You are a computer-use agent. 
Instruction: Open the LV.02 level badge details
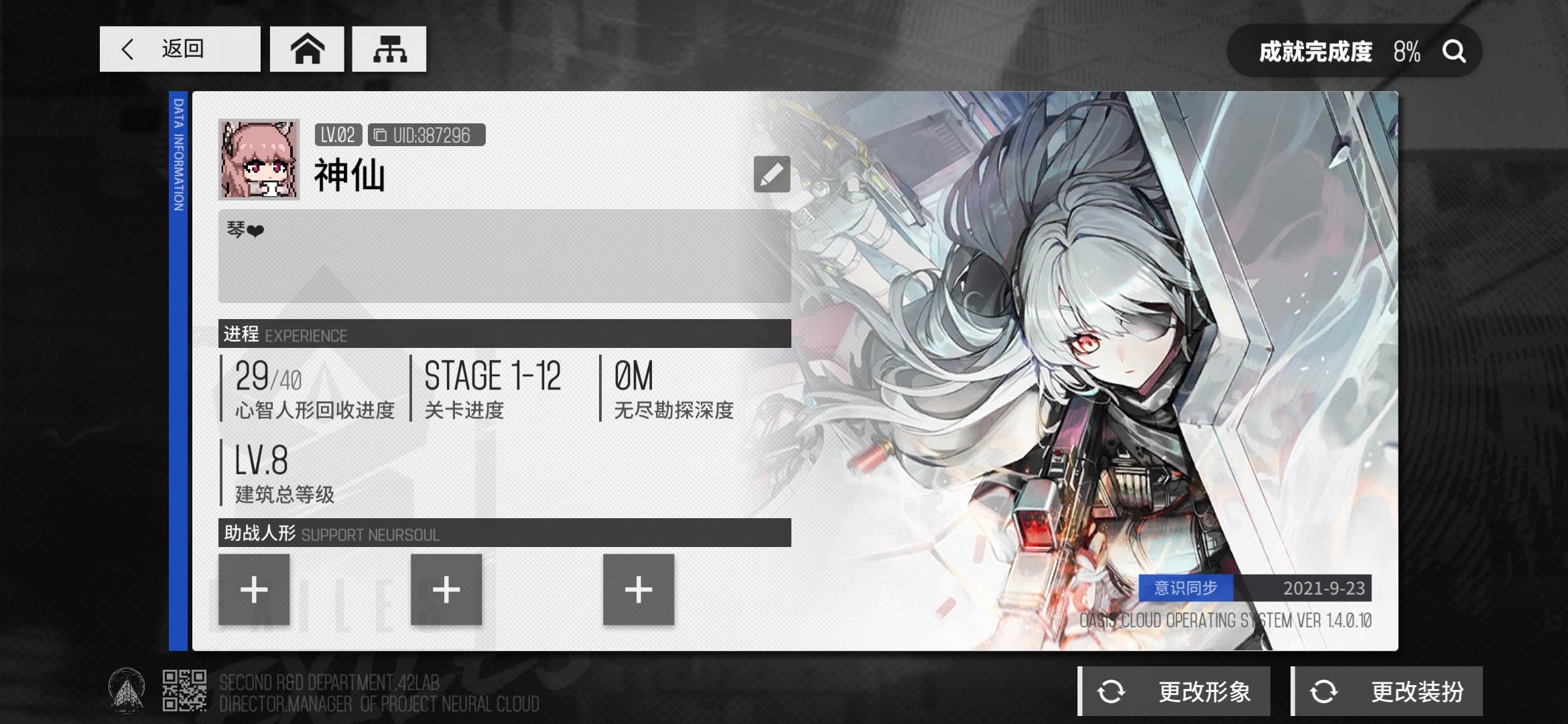click(x=338, y=135)
